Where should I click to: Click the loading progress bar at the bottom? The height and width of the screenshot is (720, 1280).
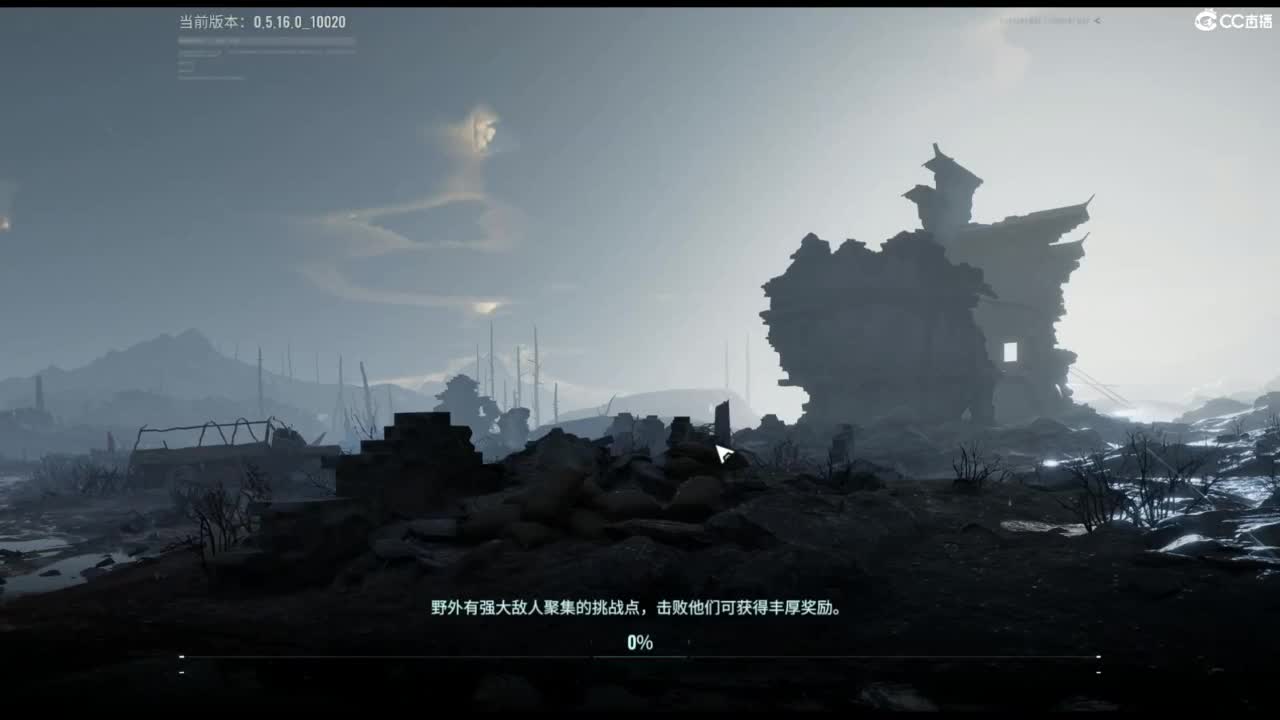click(640, 657)
